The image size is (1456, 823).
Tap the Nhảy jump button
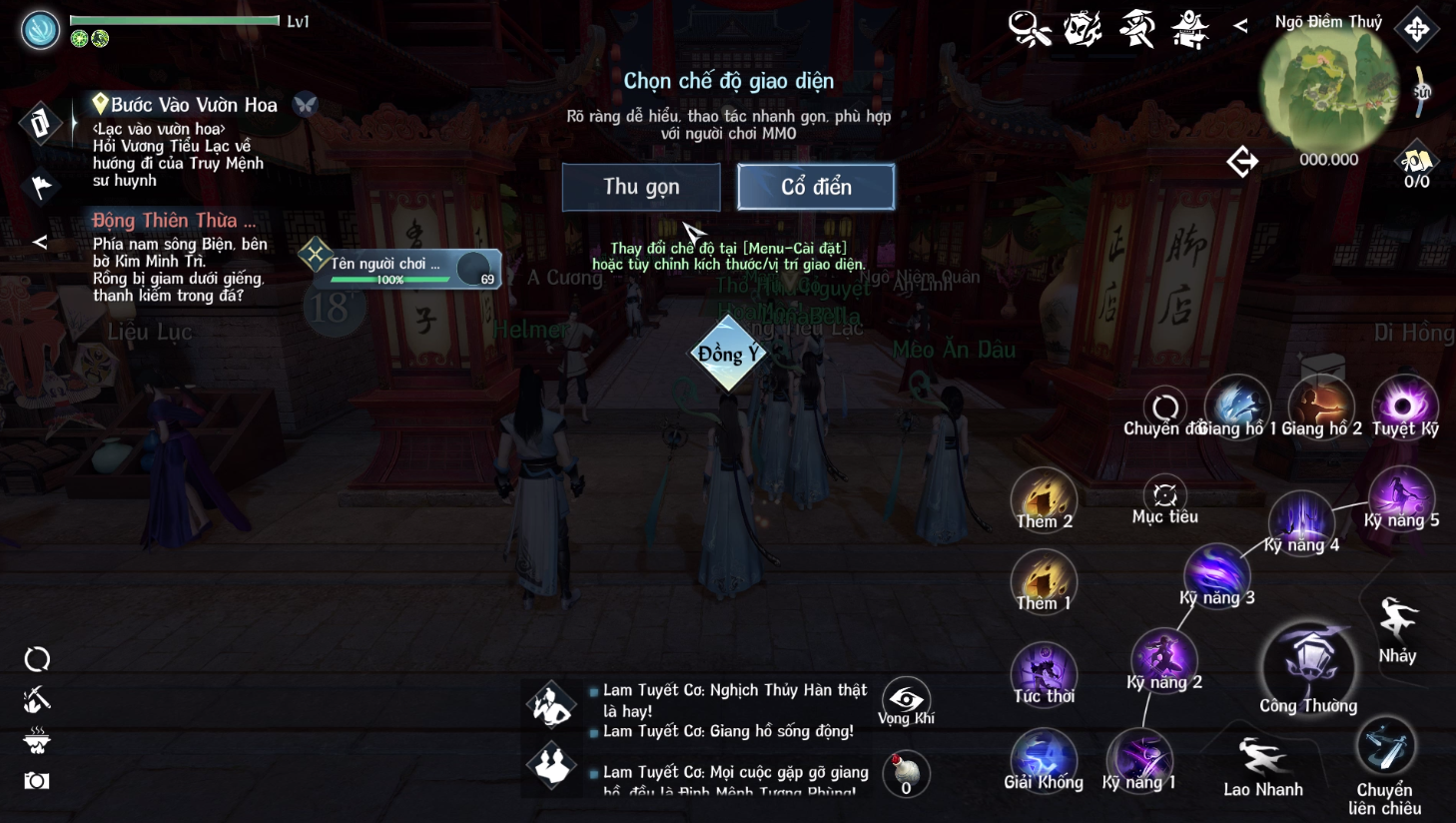1397,623
